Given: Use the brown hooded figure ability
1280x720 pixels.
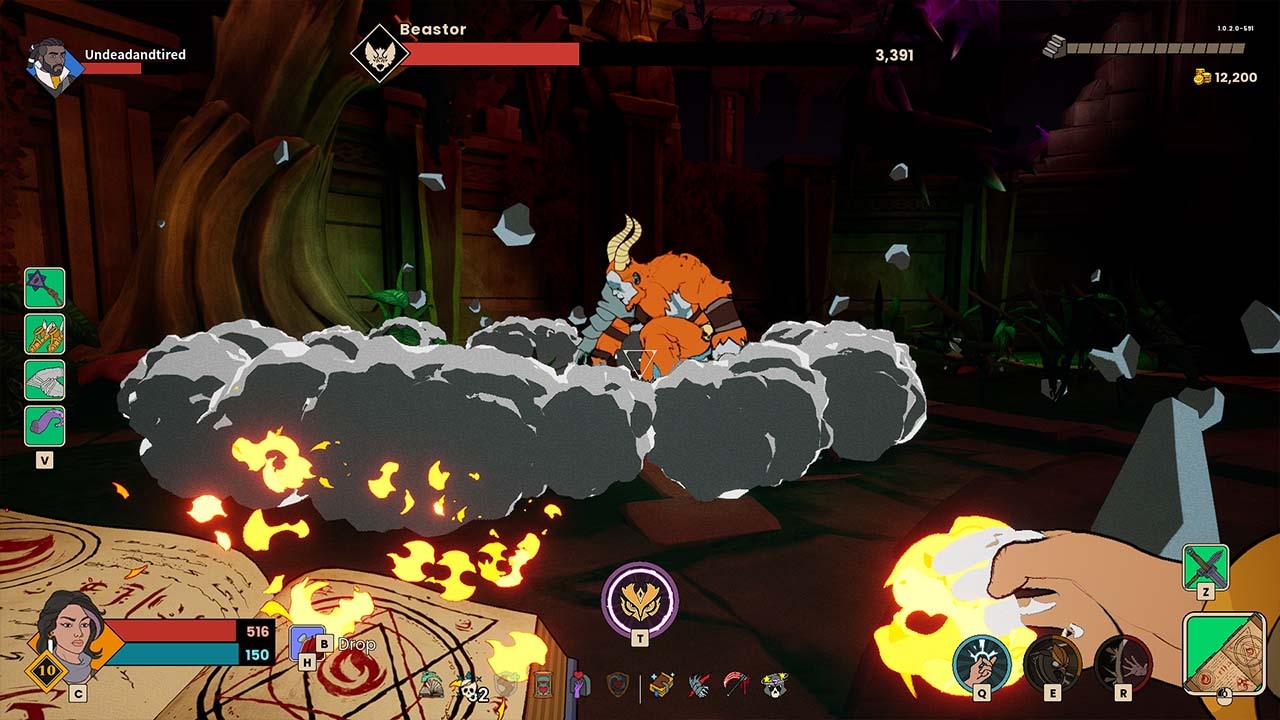Looking at the screenshot, I should click(x=1052, y=664).
